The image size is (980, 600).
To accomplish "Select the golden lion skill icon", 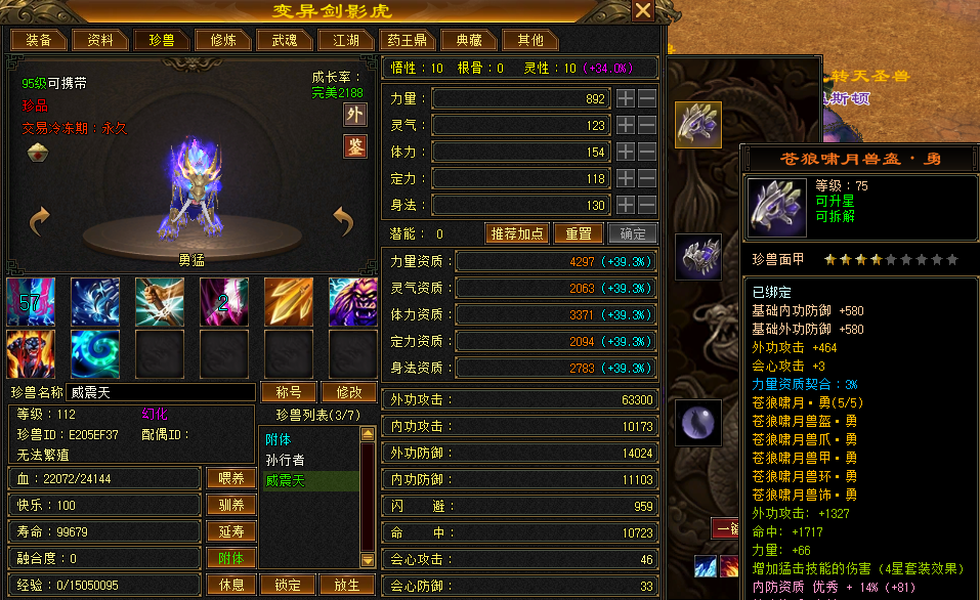I will (352, 302).
